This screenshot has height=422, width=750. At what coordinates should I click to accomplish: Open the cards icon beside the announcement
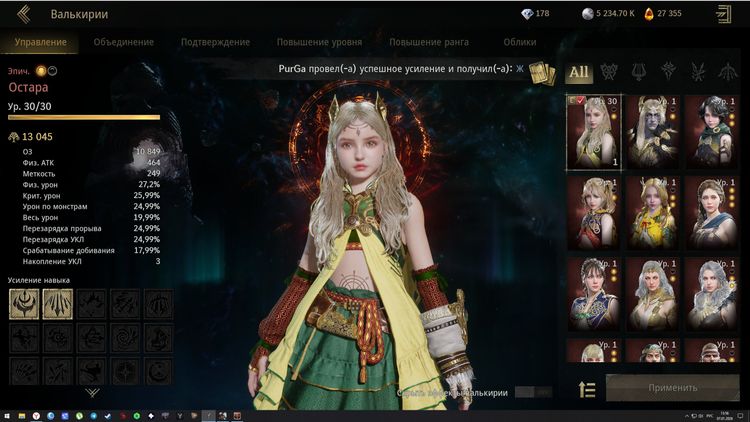pos(541,74)
